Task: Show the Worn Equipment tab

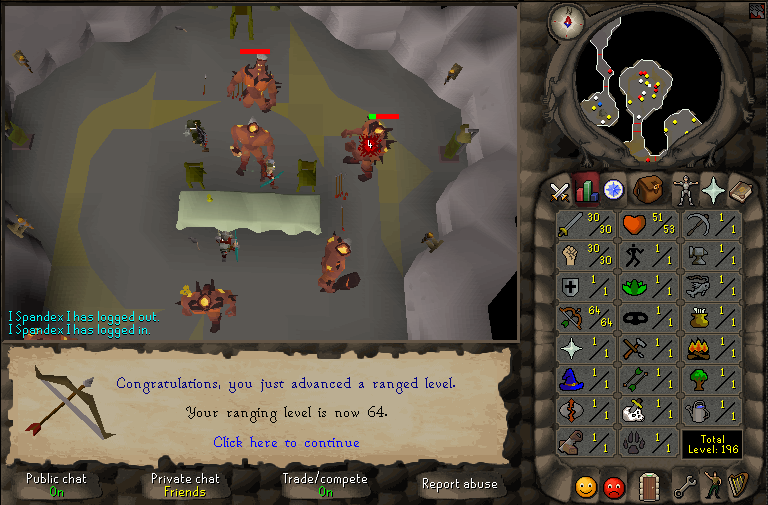Action: tap(686, 189)
